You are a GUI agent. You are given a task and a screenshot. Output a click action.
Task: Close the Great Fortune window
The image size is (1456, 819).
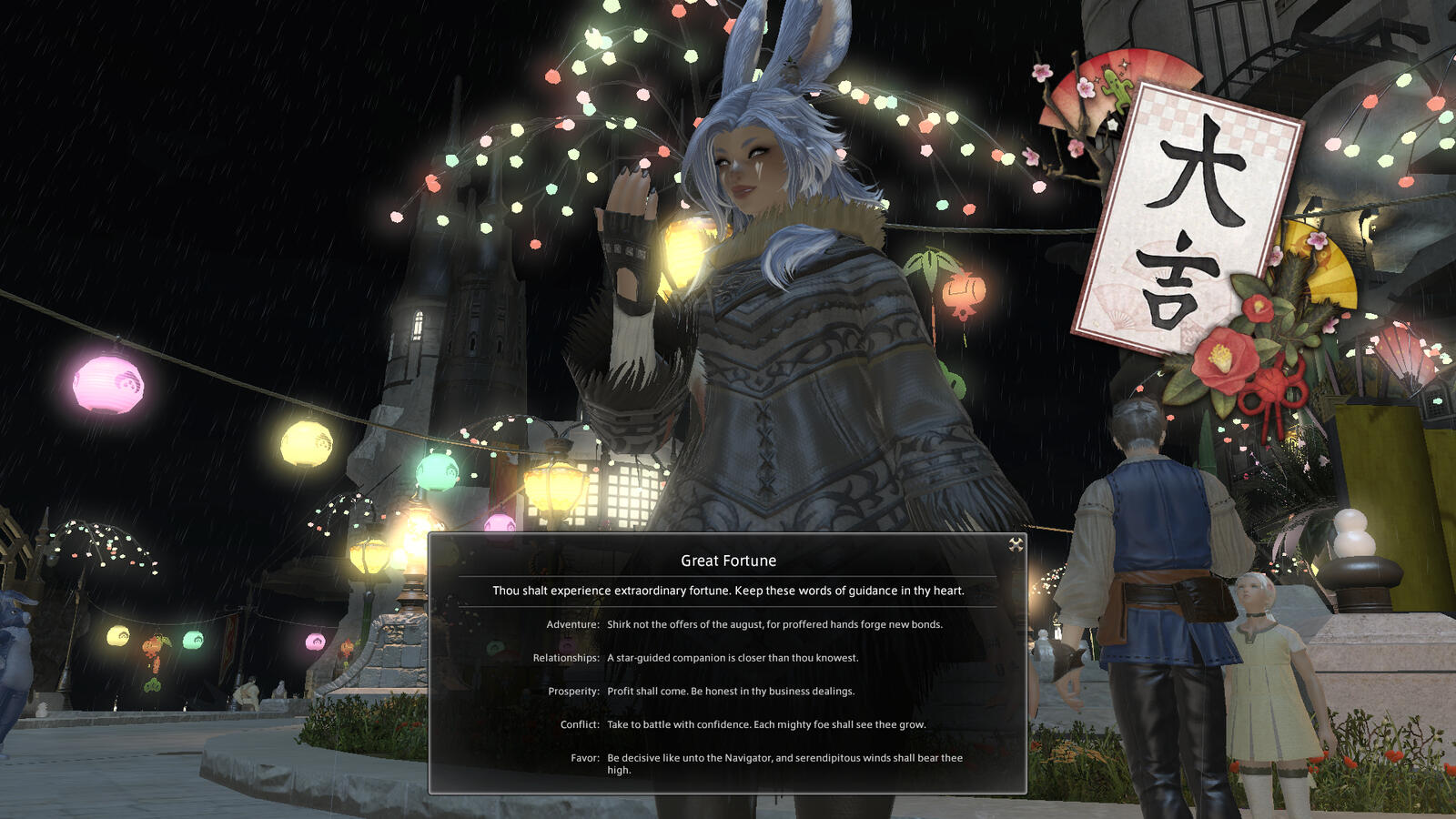(x=1016, y=544)
